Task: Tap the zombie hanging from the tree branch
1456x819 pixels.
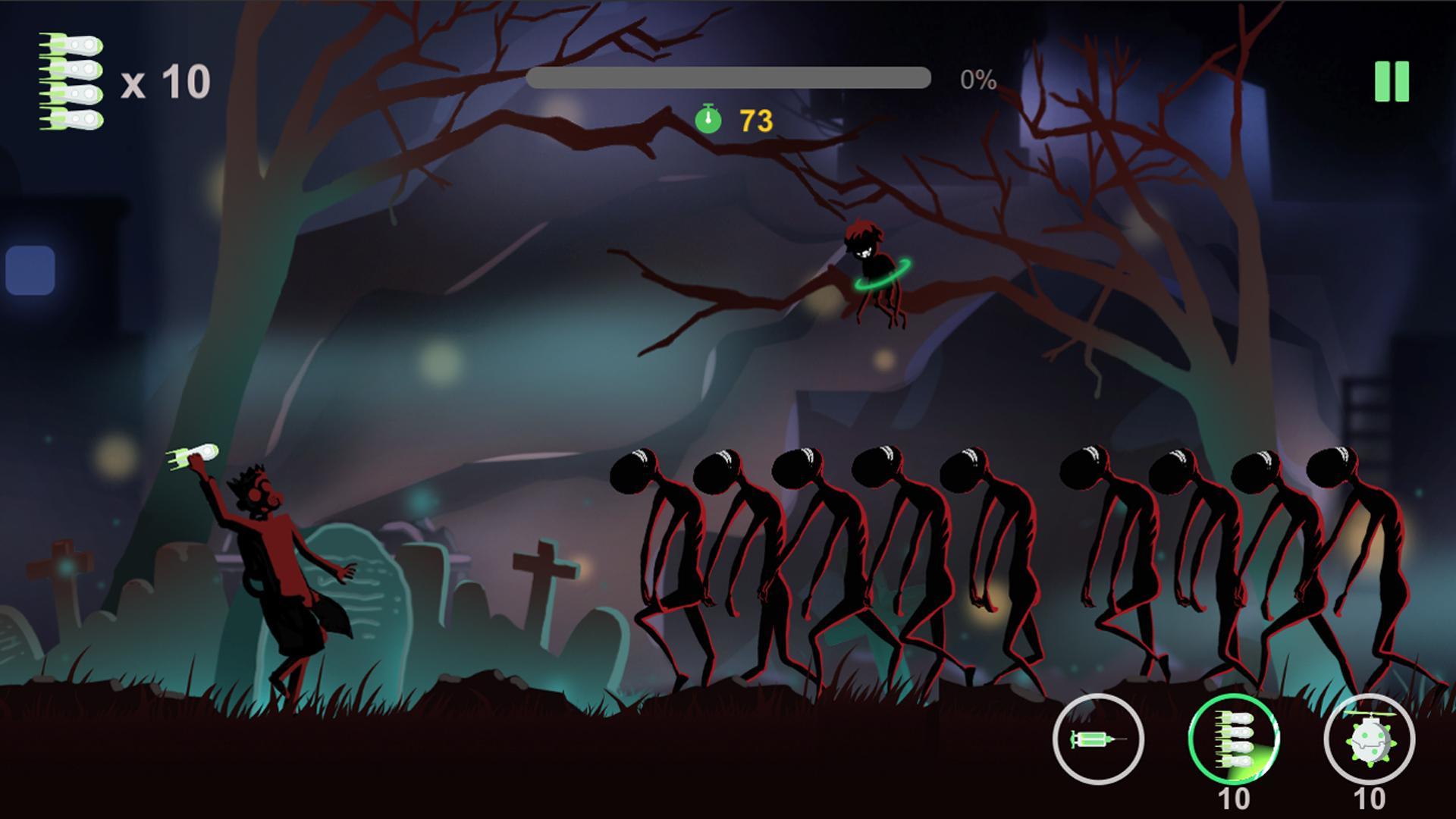Action: click(x=872, y=273)
